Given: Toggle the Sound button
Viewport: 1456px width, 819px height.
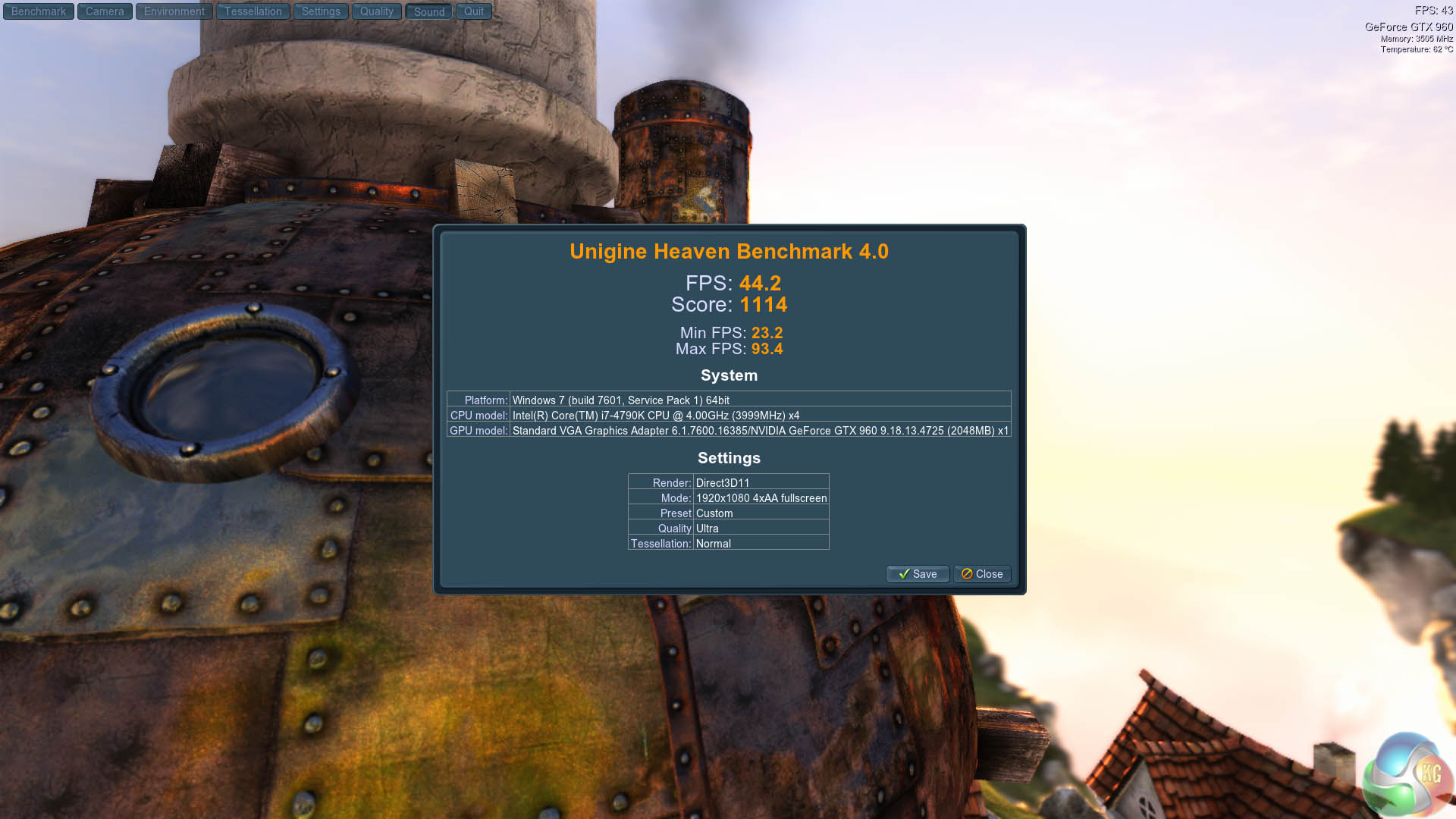Looking at the screenshot, I should coord(429,11).
